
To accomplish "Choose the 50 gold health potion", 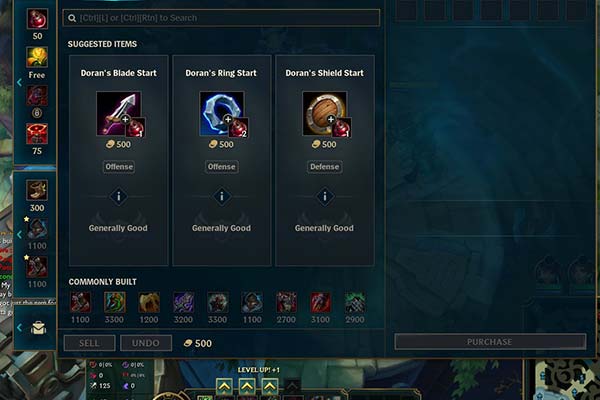I will 37,19.
